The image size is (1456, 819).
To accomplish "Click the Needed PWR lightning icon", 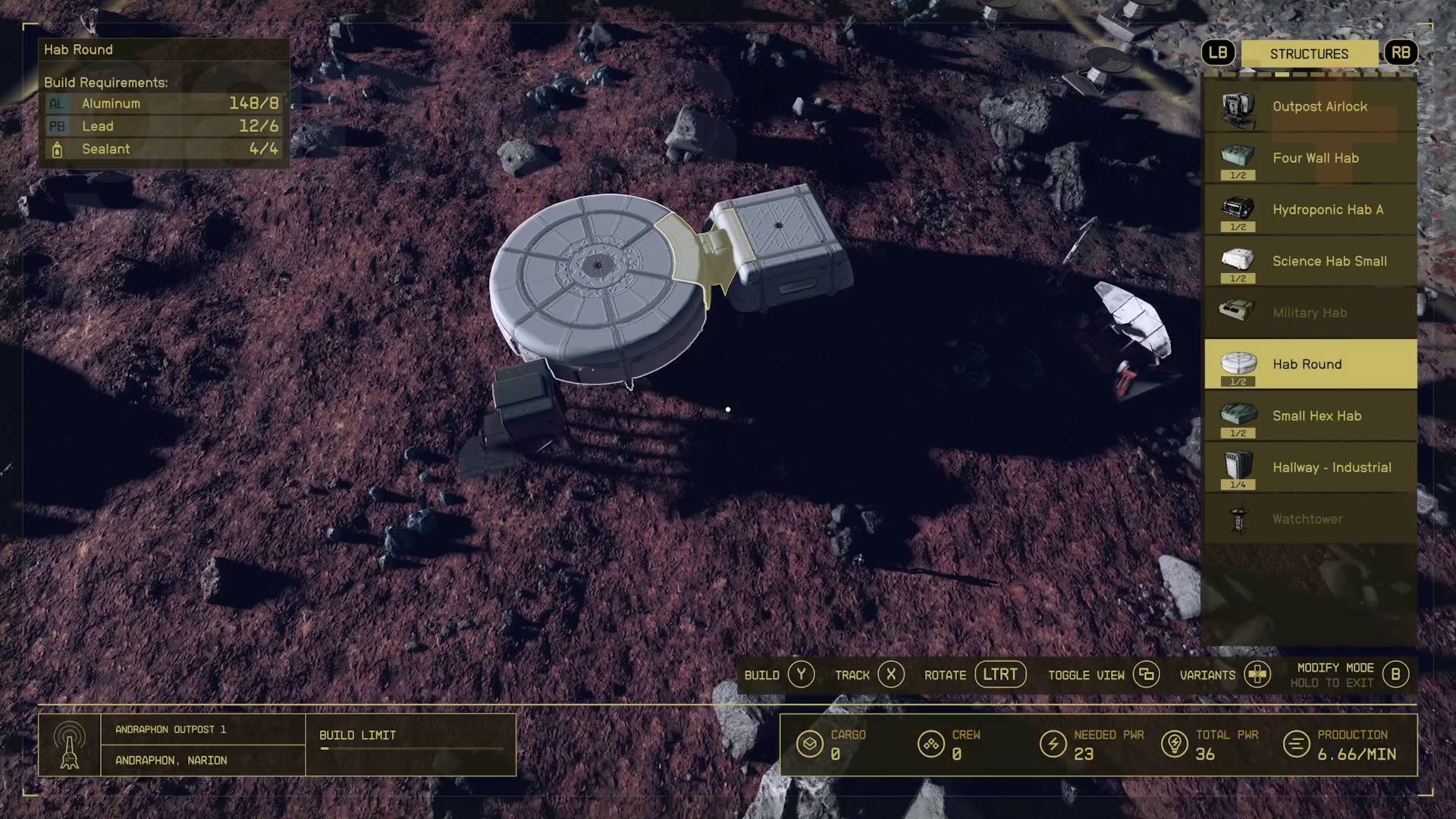I will click(1053, 744).
